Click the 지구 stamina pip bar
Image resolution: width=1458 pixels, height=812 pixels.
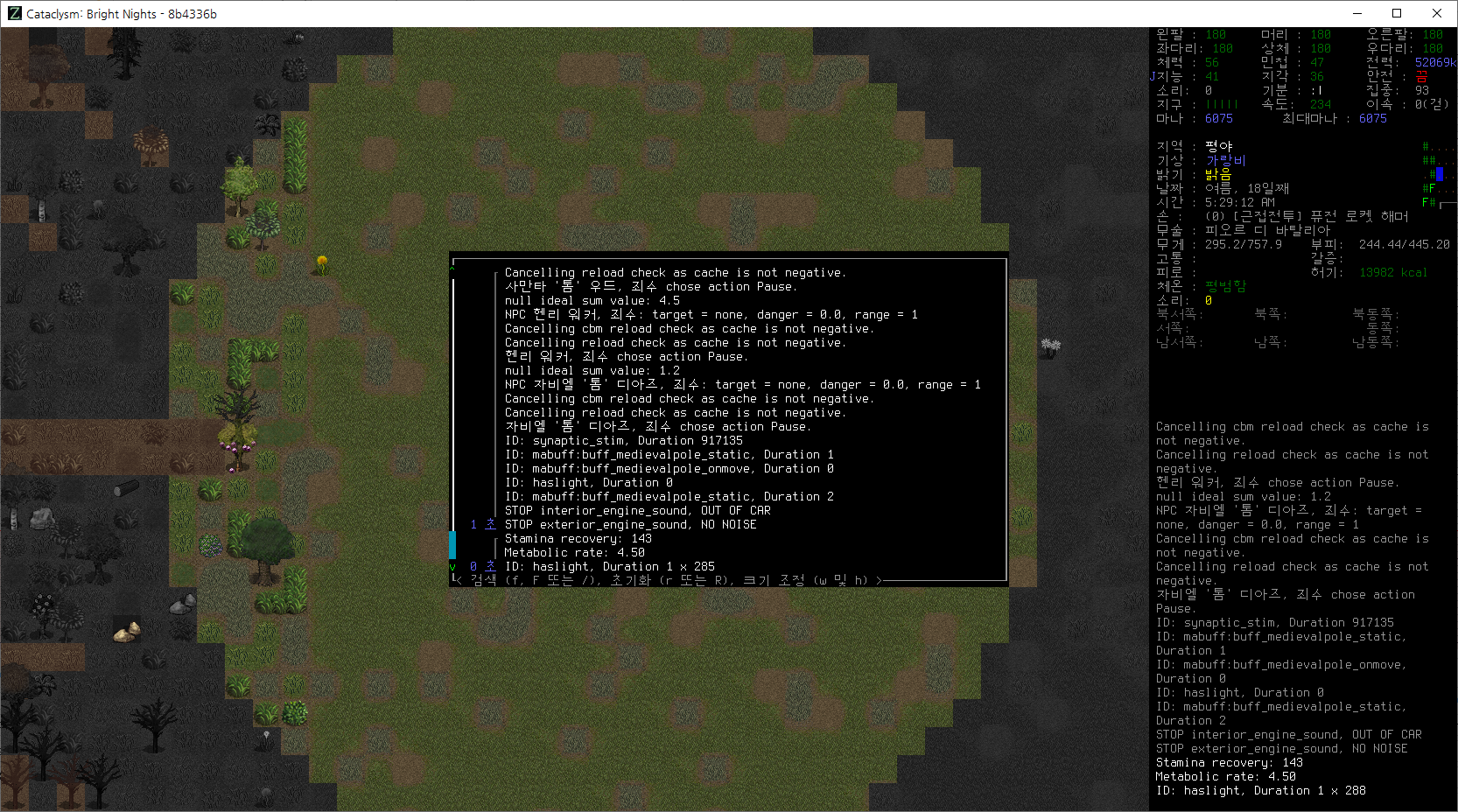(1223, 104)
